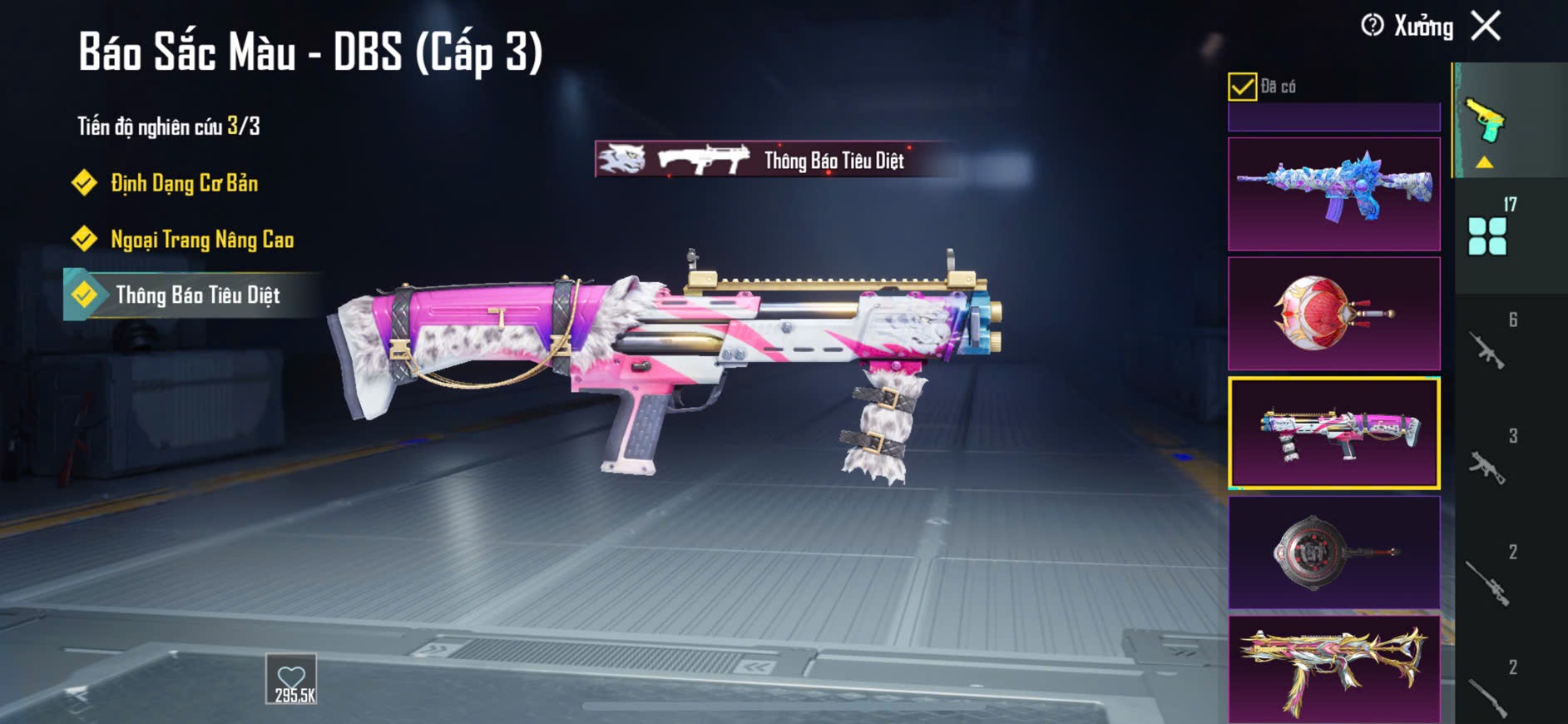Open the sniper rifle category tab
This screenshot has height=724, width=1568.
(1489, 581)
